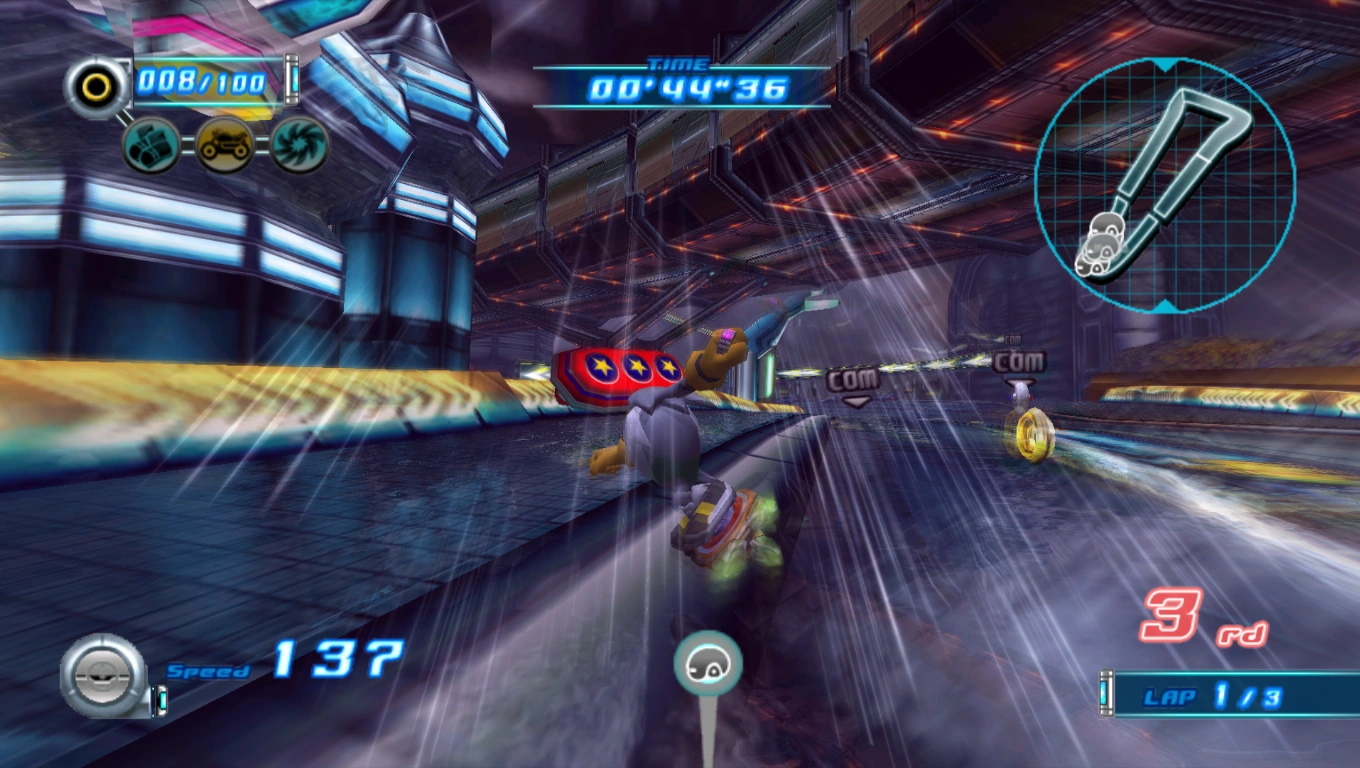
Task: Click the gravity gauge icon beside Speed
Action: [103, 674]
